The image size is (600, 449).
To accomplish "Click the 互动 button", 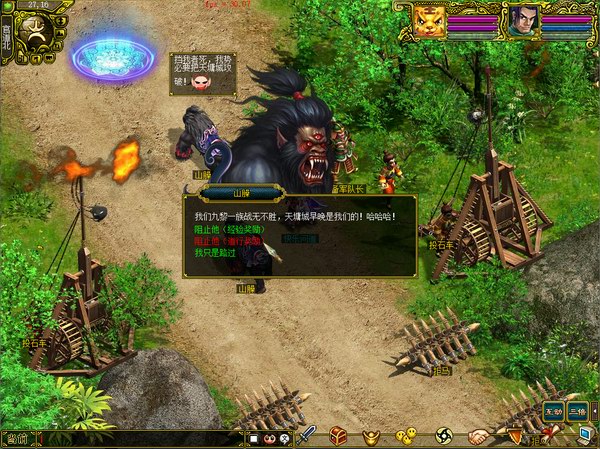I will pos(553,411).
